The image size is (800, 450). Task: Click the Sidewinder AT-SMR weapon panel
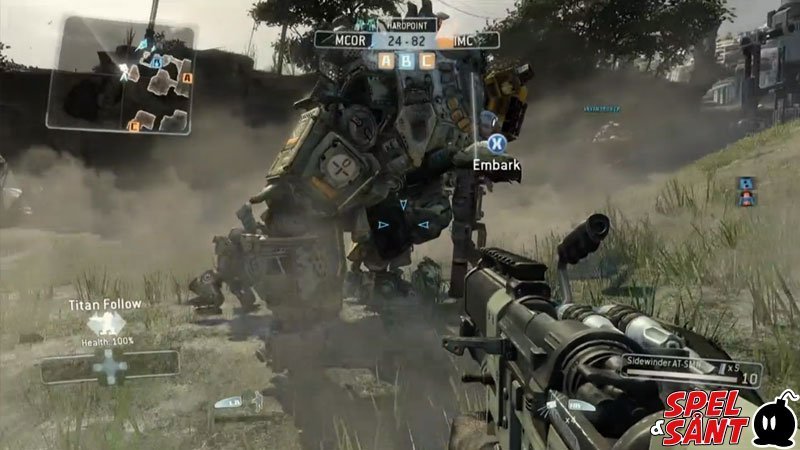point(690,370)
